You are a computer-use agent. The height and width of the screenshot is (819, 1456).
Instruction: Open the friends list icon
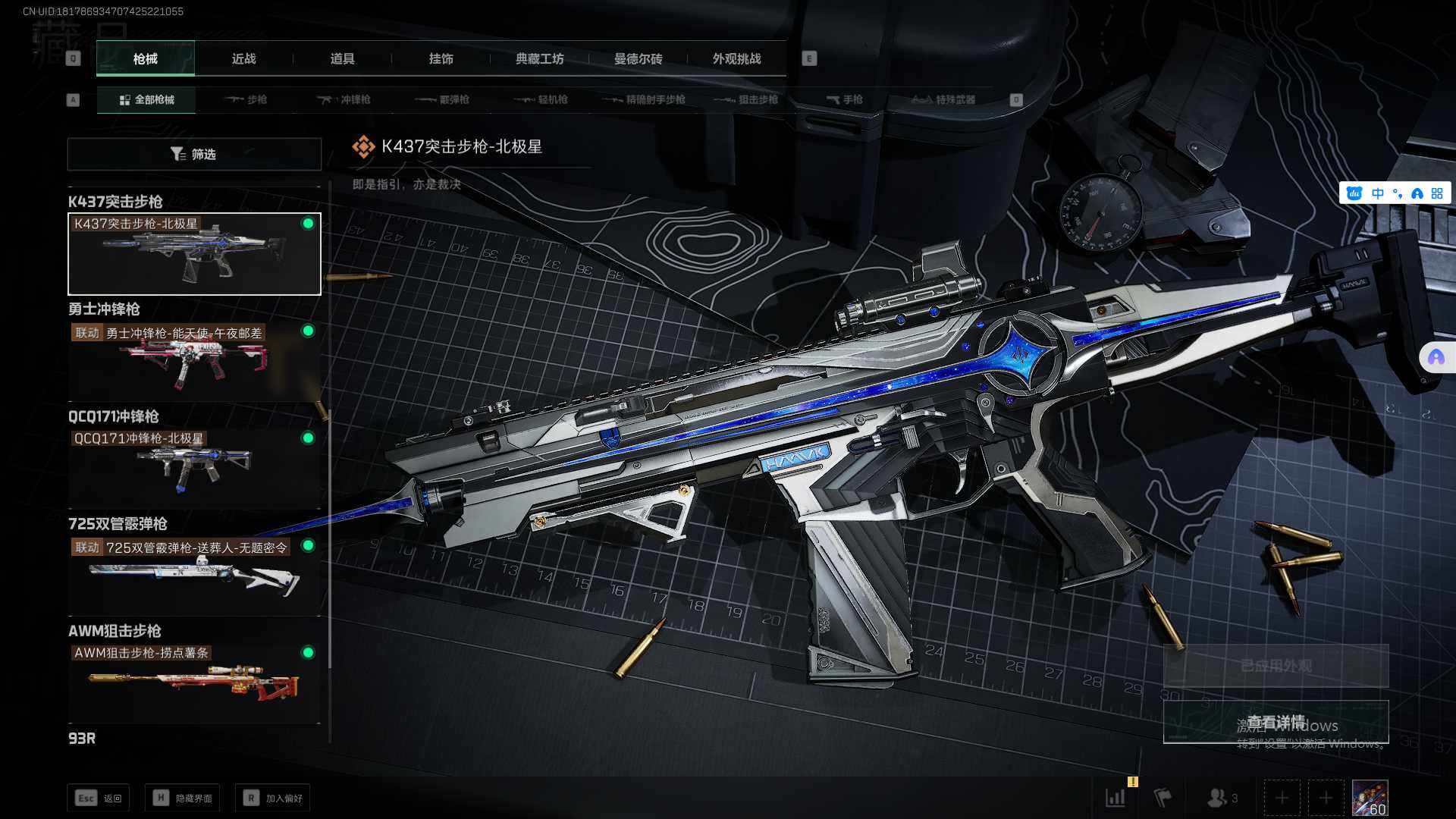tap(1218, 798)
